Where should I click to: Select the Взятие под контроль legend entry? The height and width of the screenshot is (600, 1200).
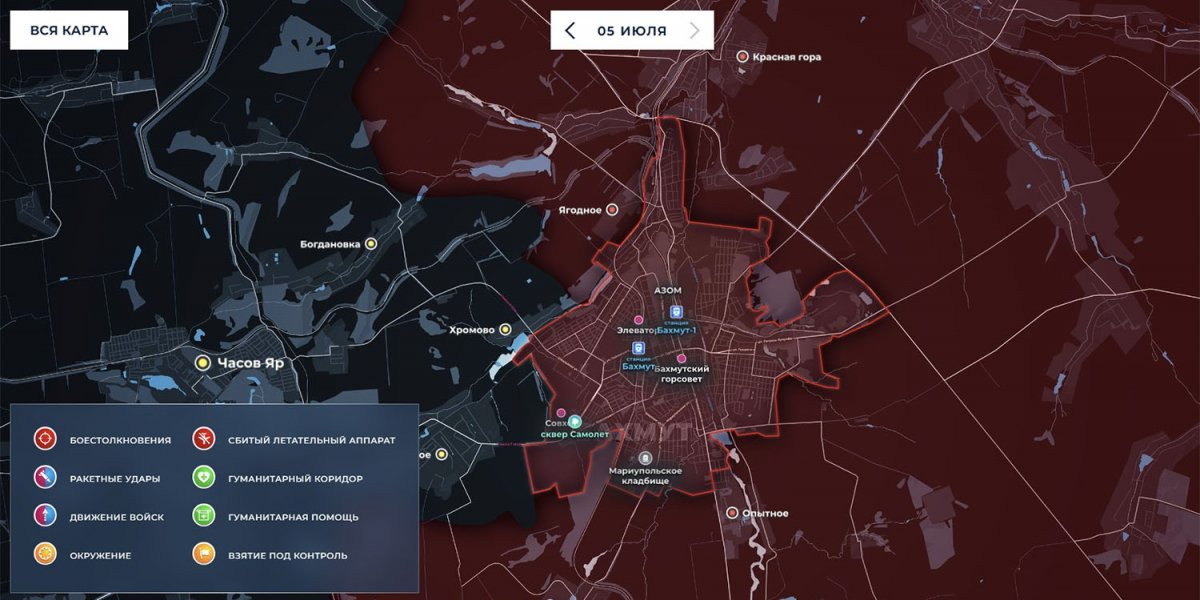(204, 554)
